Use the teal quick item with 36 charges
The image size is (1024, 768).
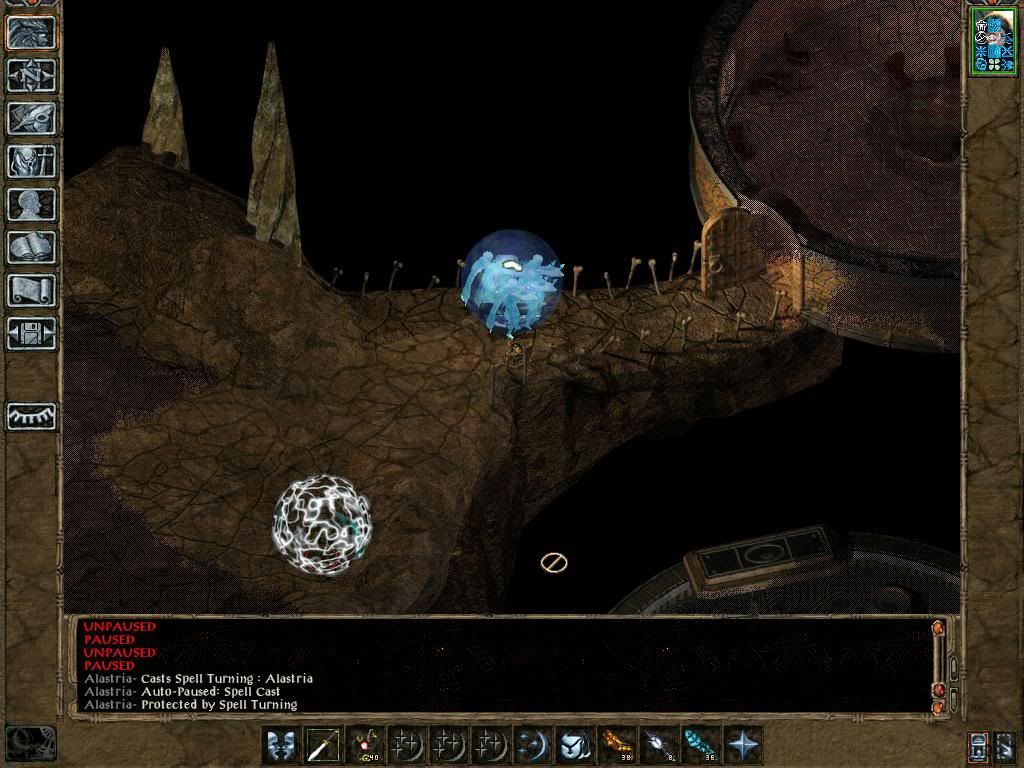pos(702,745)
